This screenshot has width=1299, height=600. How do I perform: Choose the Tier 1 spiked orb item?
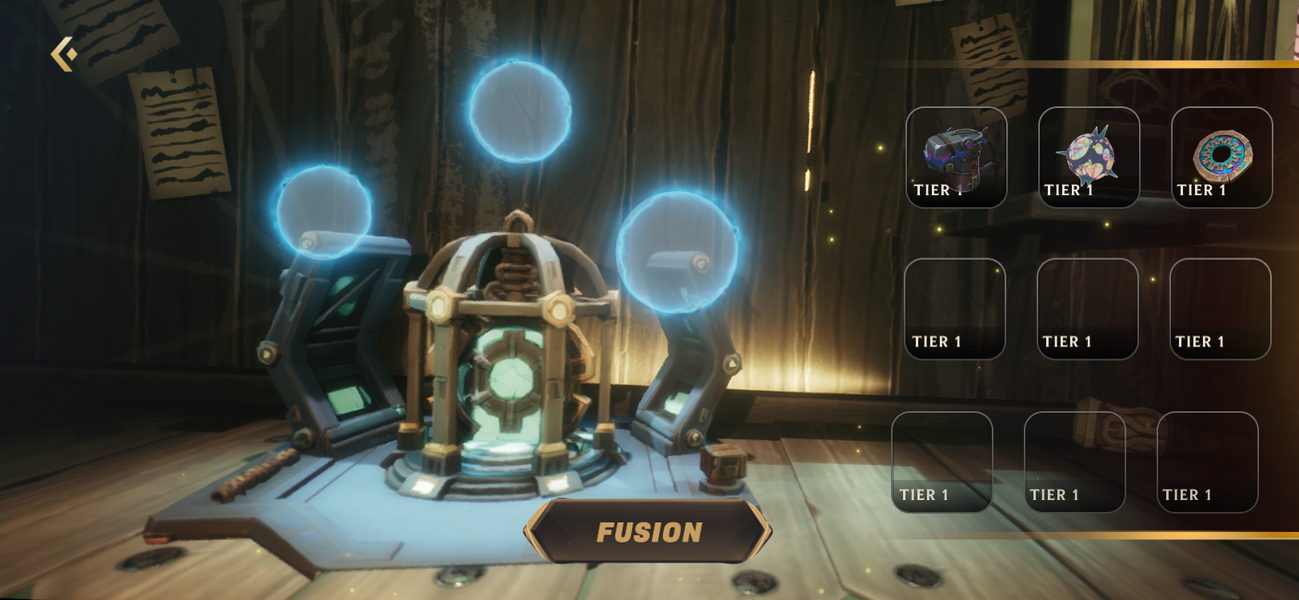(1088, 157)
